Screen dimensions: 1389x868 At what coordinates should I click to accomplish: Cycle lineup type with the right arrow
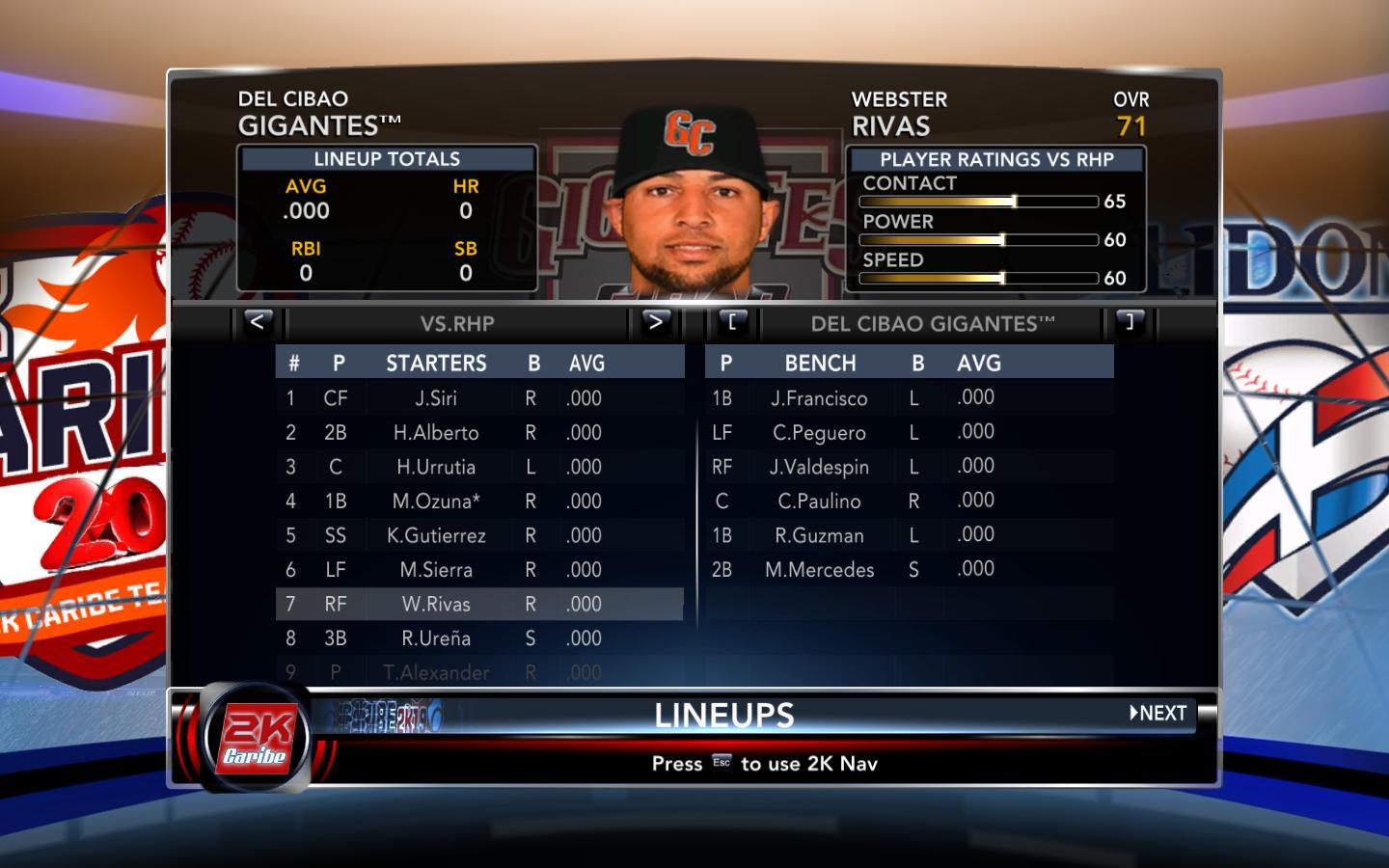pyautogui.click(x=656, y=322)
